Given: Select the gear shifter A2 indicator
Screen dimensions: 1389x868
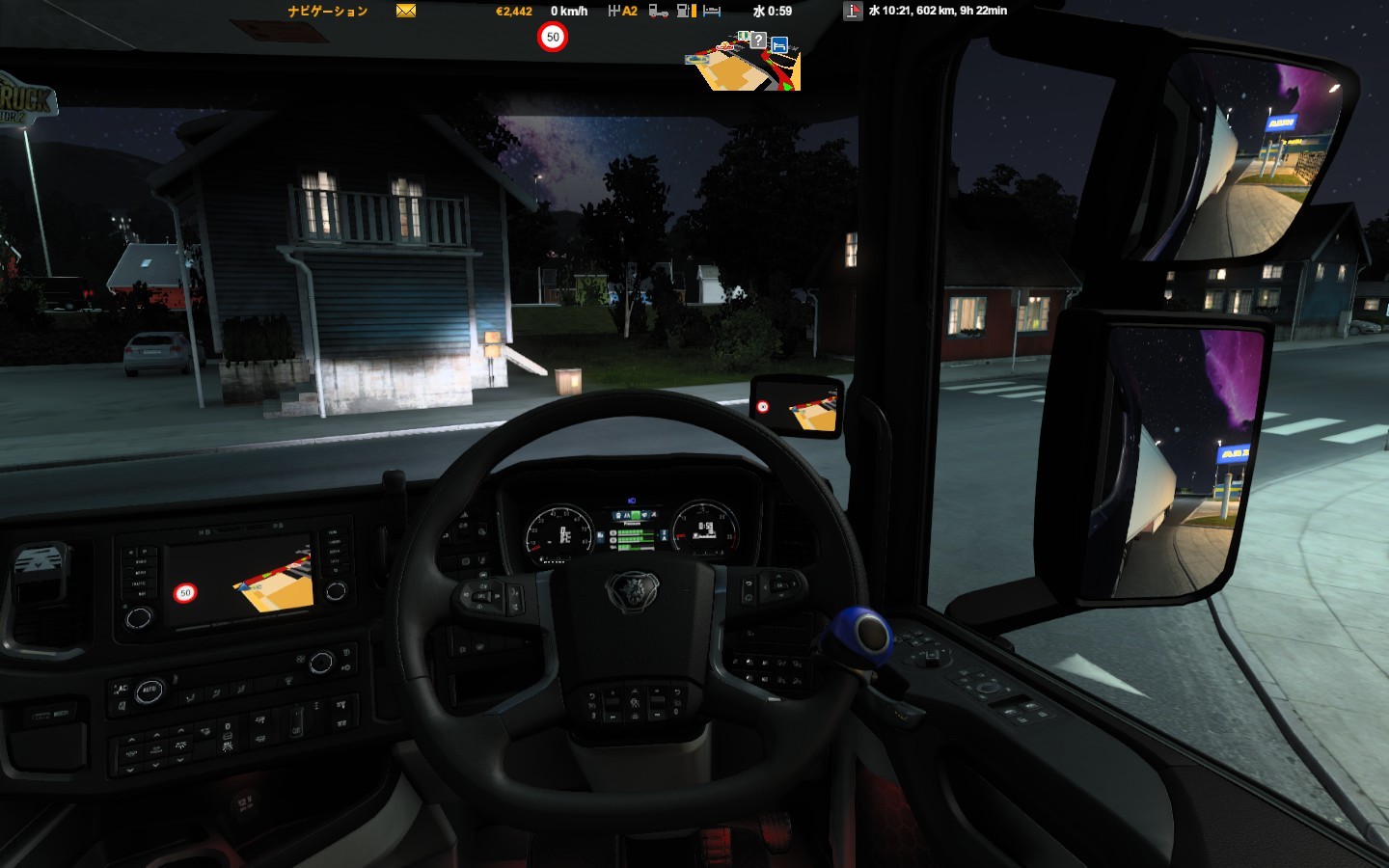Looking at the screenshot, I should pyautogui.click(x=622, y=11).
